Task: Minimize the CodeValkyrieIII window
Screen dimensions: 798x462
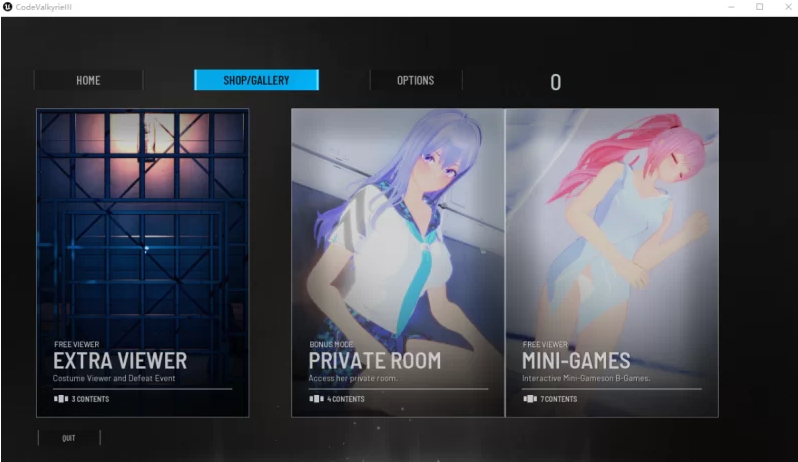Action: [732, 7]
